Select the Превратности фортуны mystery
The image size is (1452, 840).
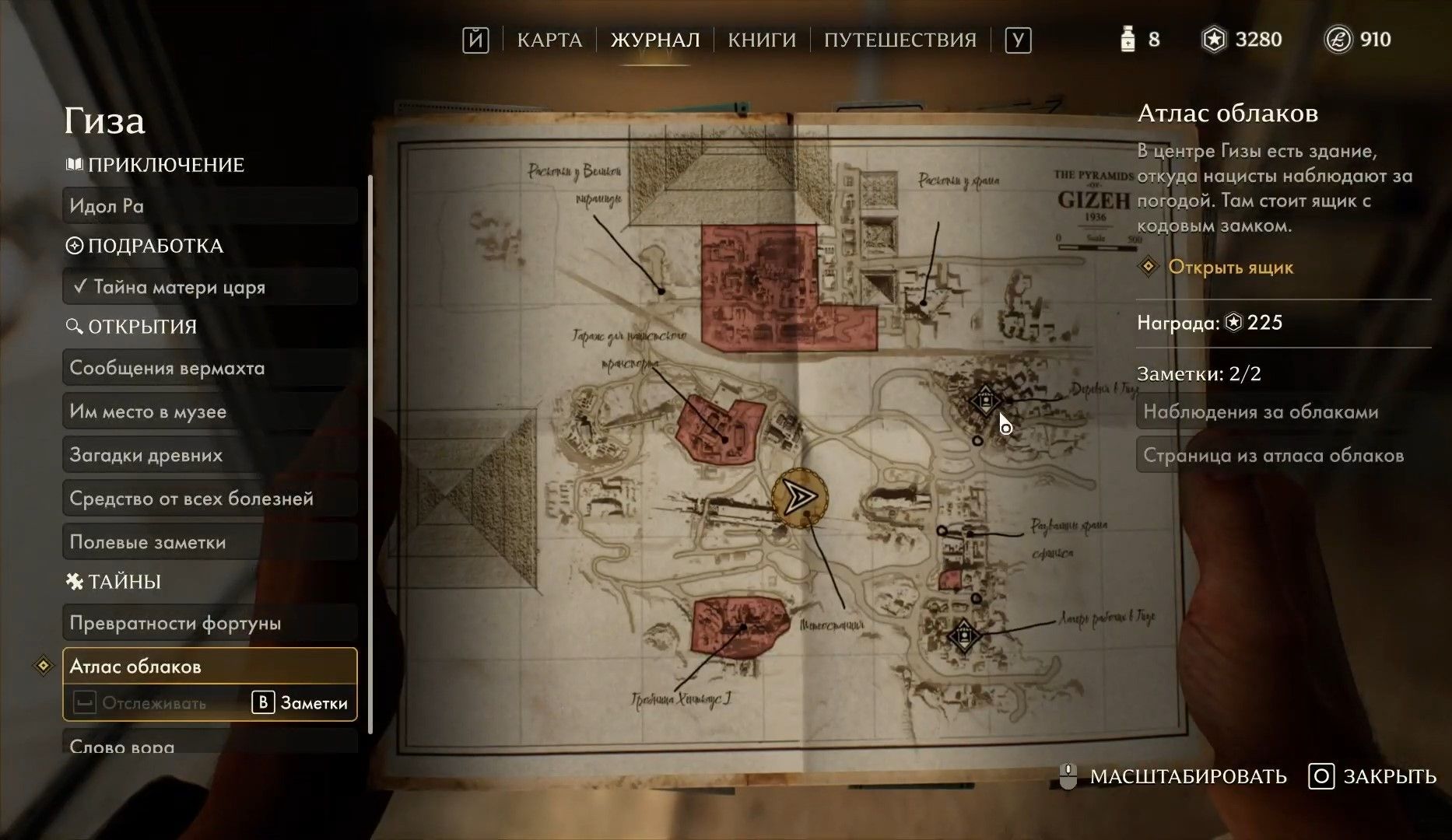(209, 623)
